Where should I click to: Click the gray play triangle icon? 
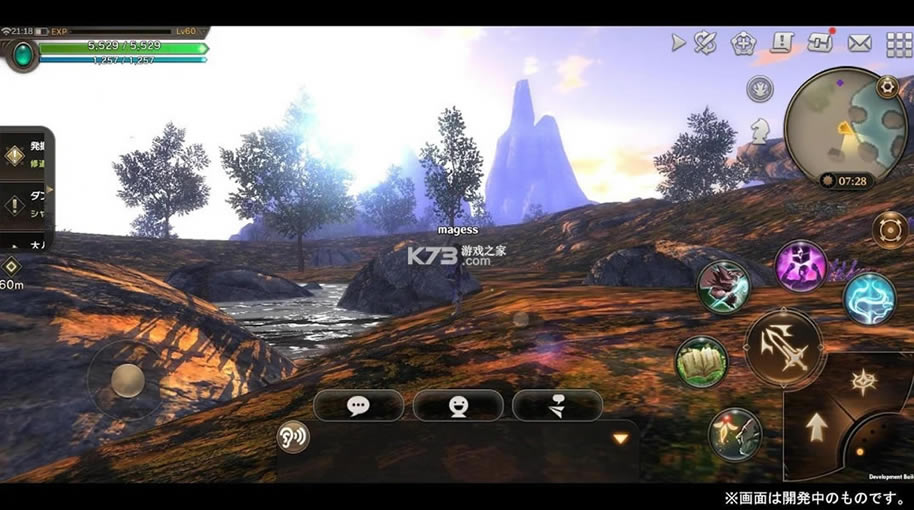678,43
